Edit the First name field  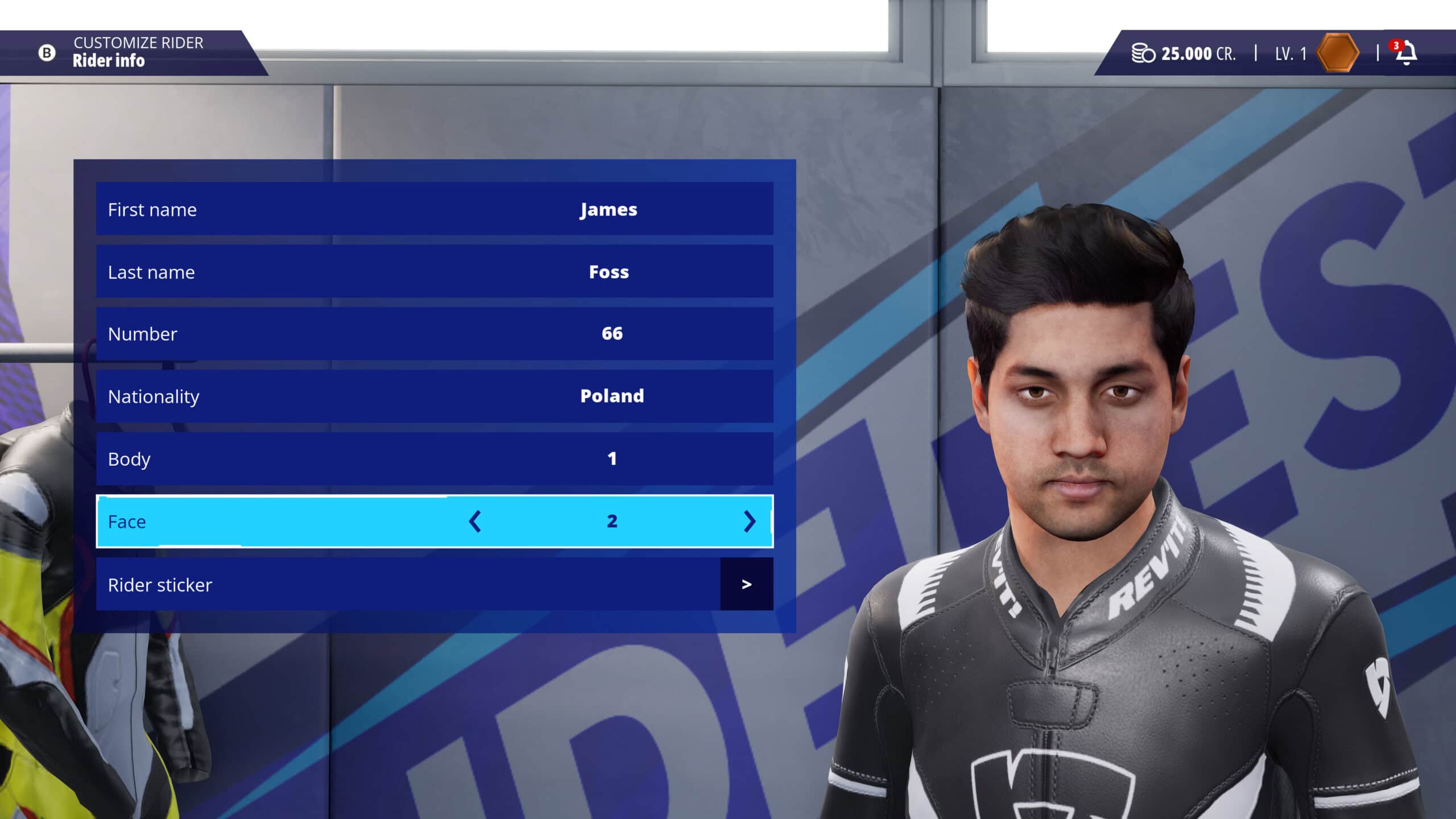point(435,209)
